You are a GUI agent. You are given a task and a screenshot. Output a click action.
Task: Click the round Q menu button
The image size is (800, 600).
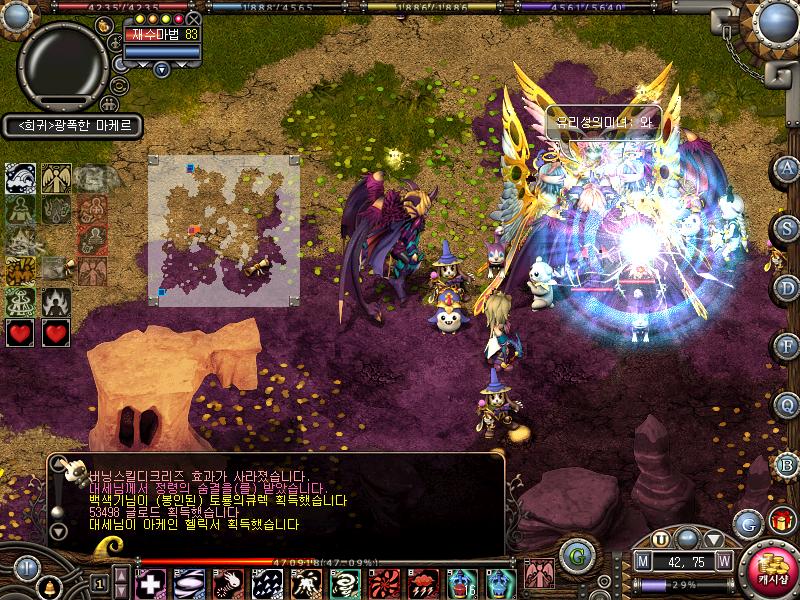(x=787, y=404)
